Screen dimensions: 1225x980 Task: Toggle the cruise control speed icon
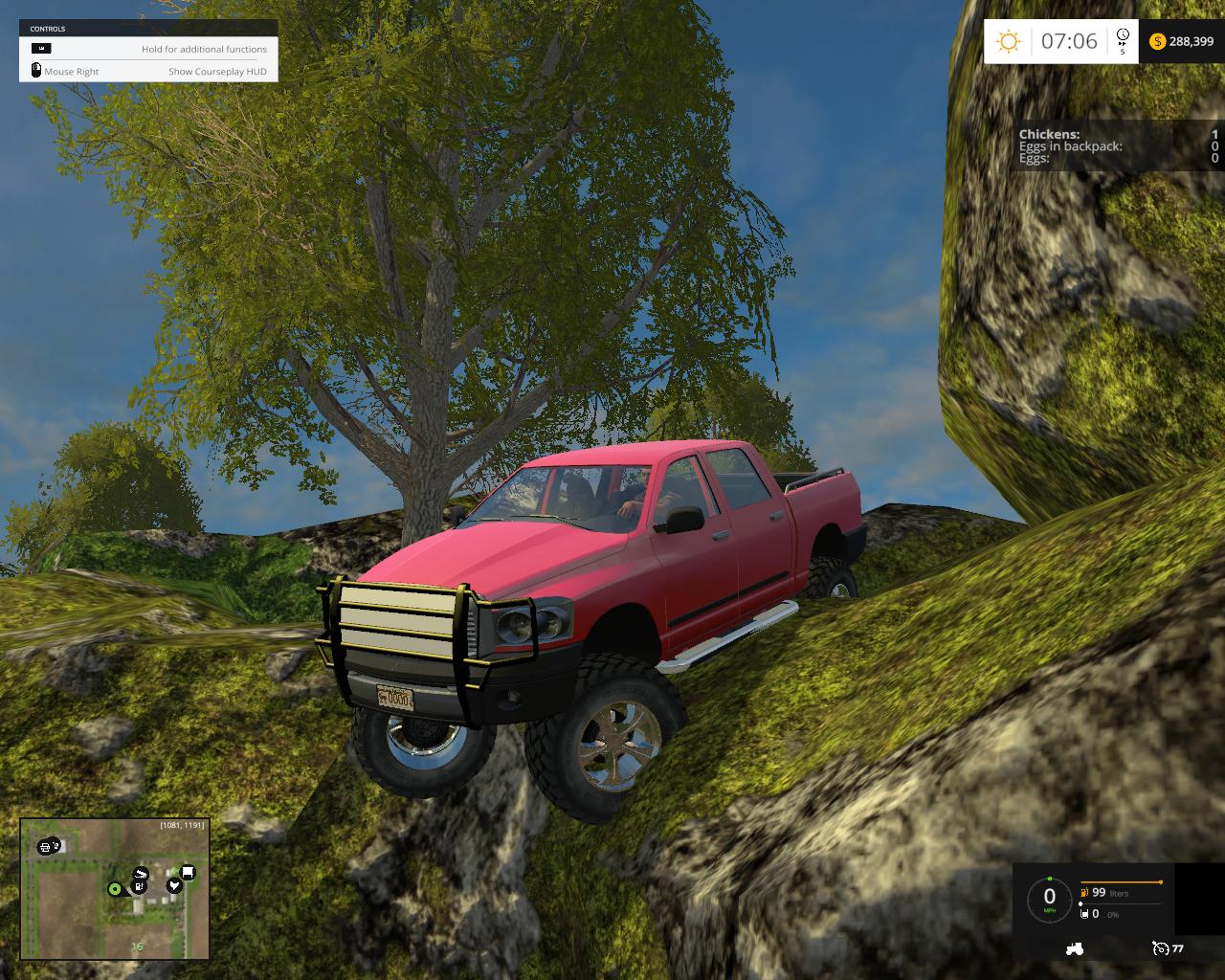point(1161,948)
